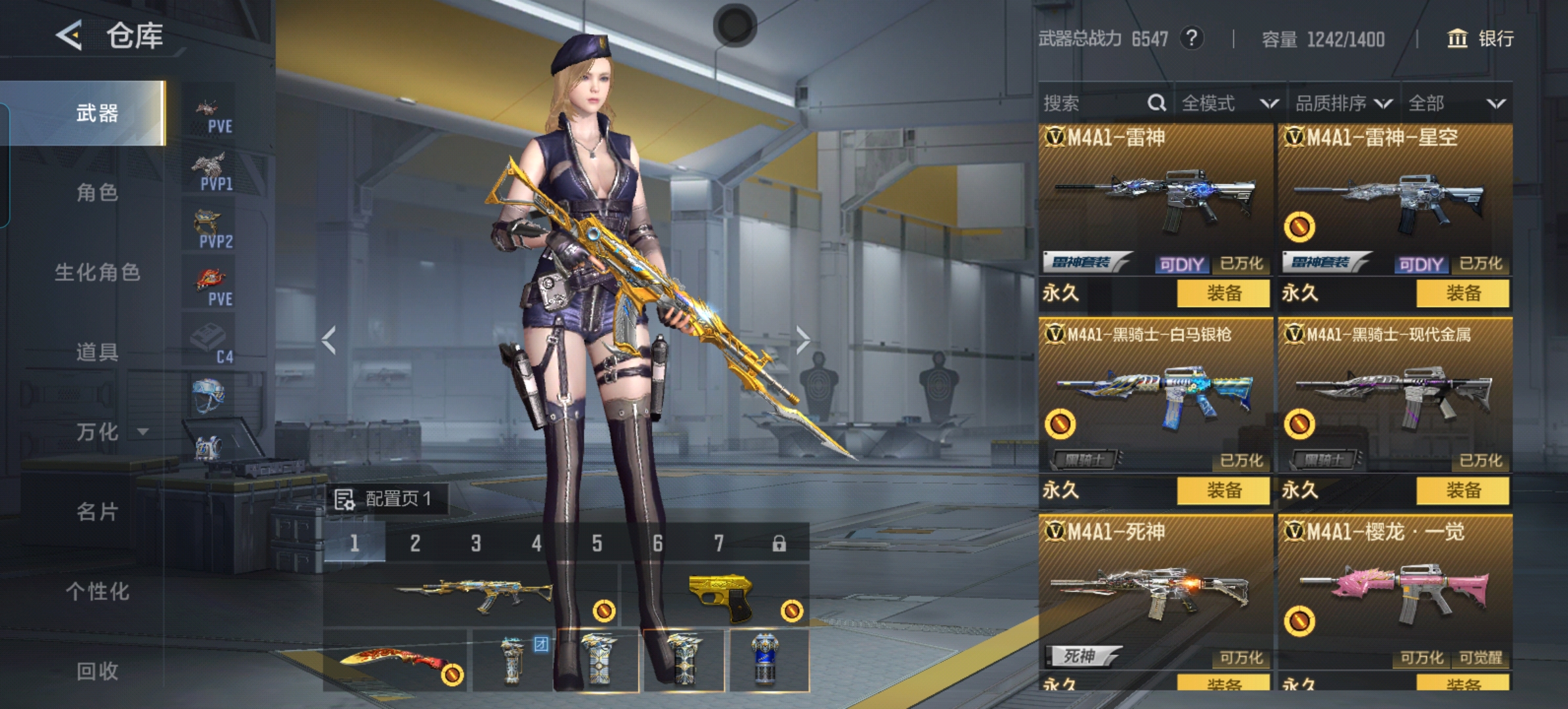Show help for 武器总战力
The height and width of the screenshot is (709, 1568).
pyautogui.click(x=1191, y=39)
